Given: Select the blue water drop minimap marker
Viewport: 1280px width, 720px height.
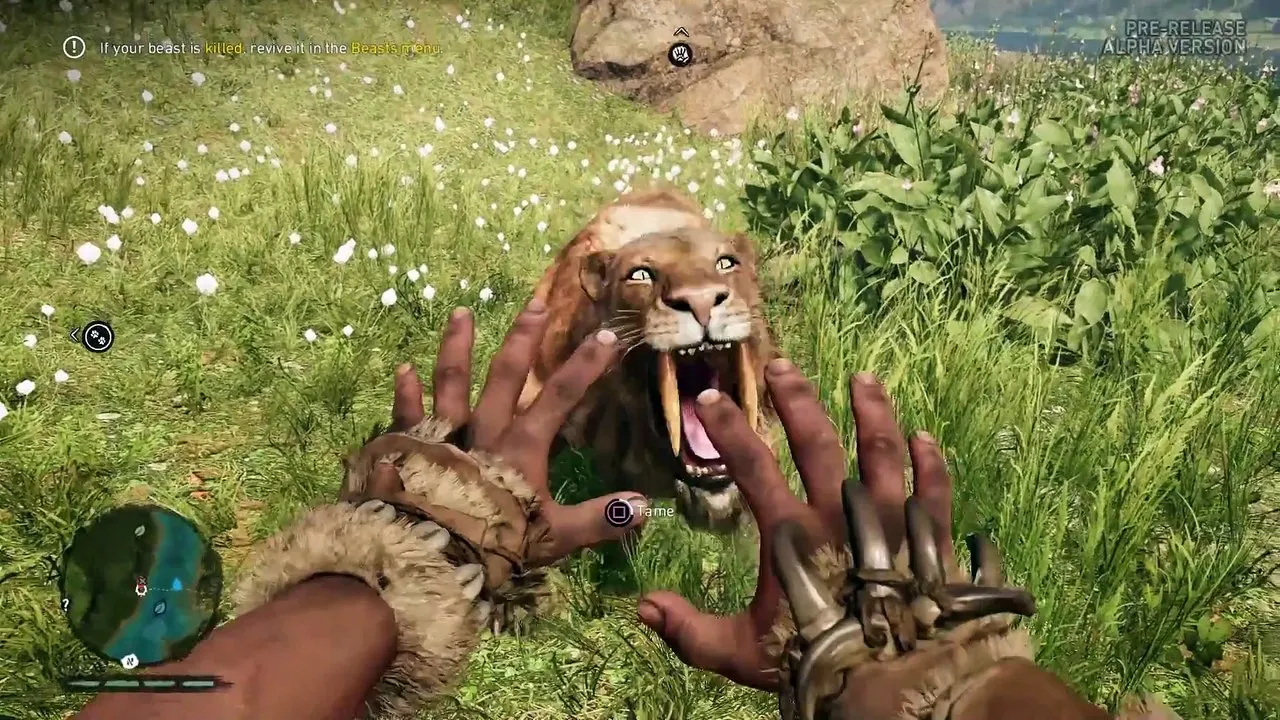Looking at the screenshot, I should pos(177,583).
